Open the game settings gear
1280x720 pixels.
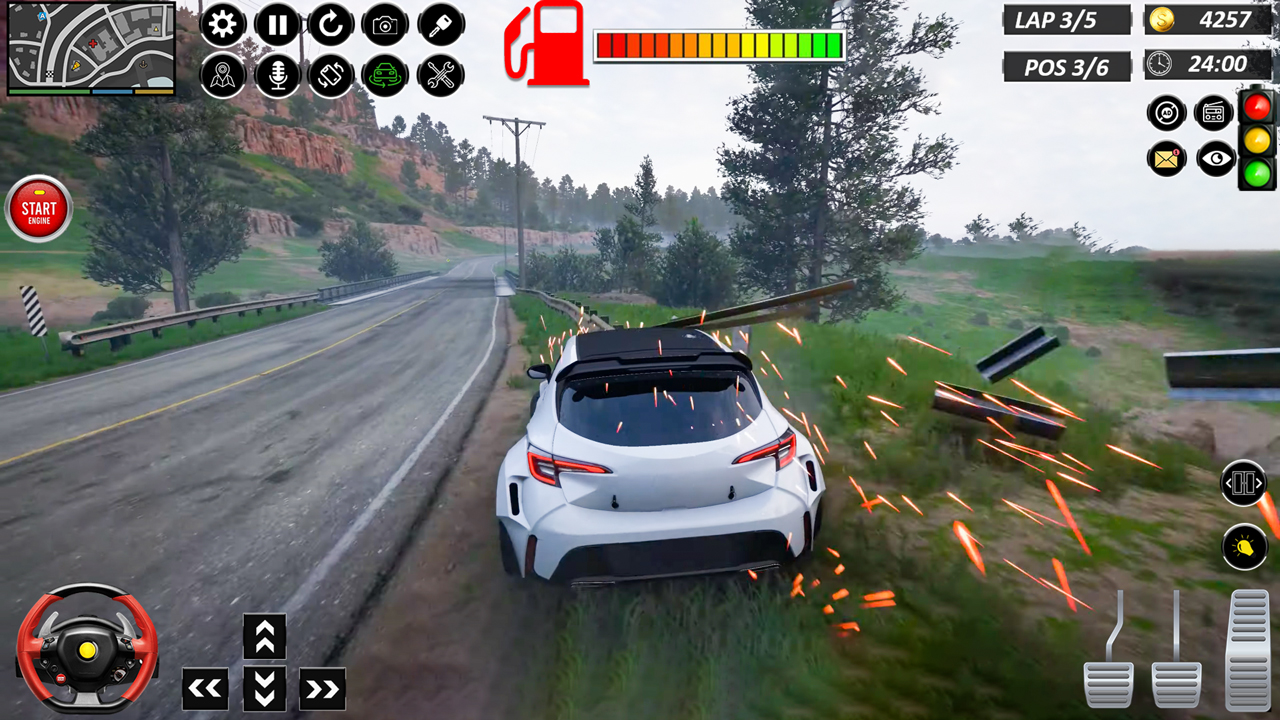click(223, 26)
